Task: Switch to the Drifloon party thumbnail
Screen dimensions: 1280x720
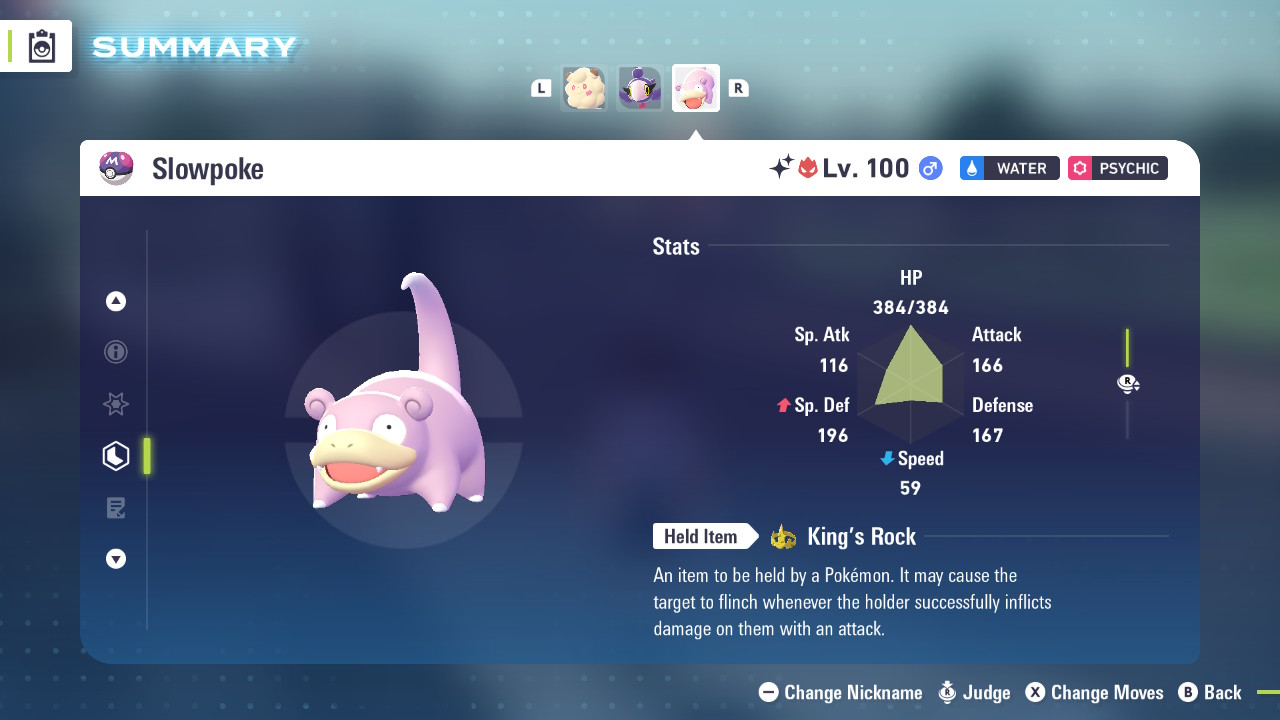Action: (x=640, y=88)
